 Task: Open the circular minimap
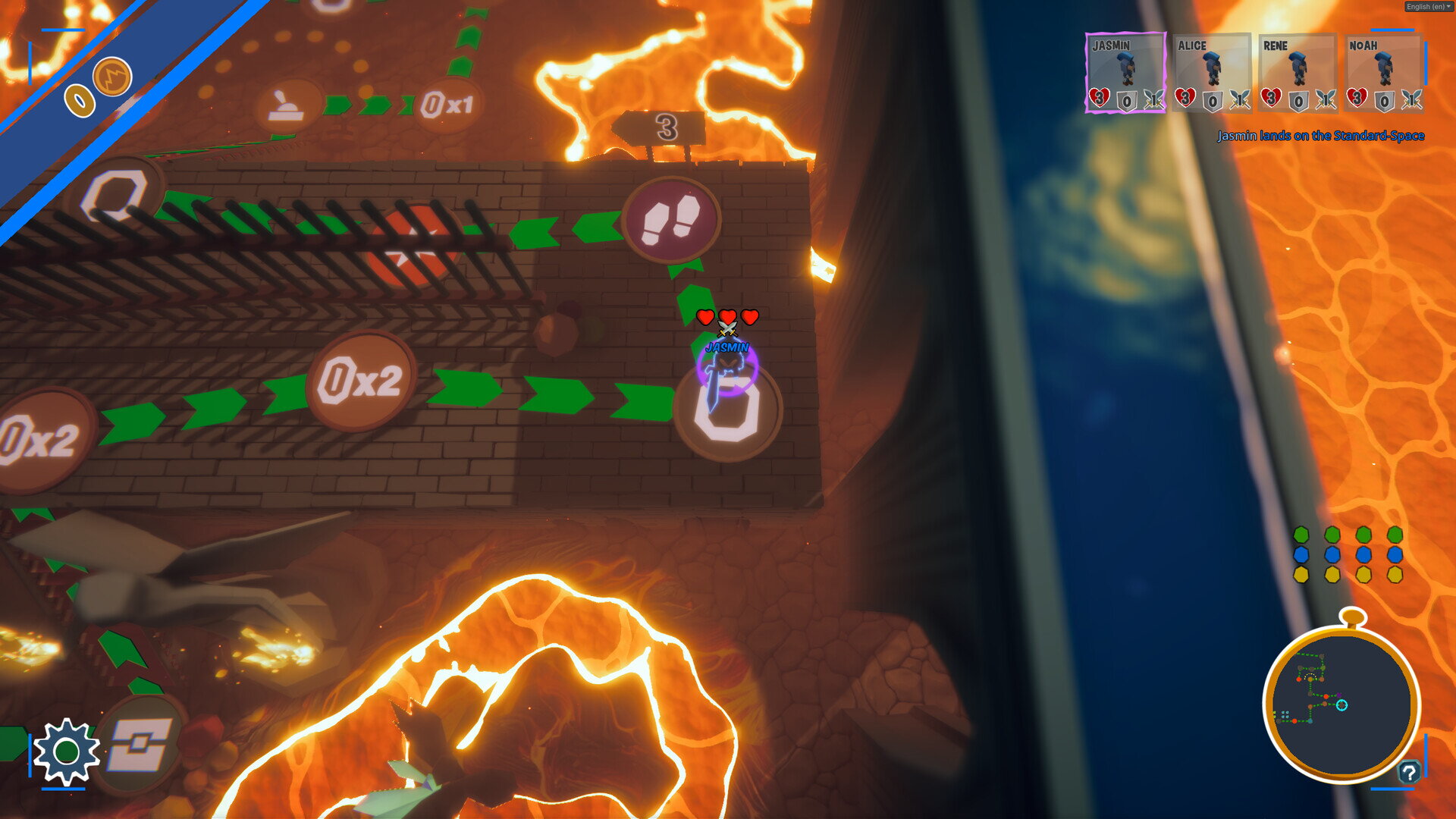pyautogui.click(x=1341, y=703)
